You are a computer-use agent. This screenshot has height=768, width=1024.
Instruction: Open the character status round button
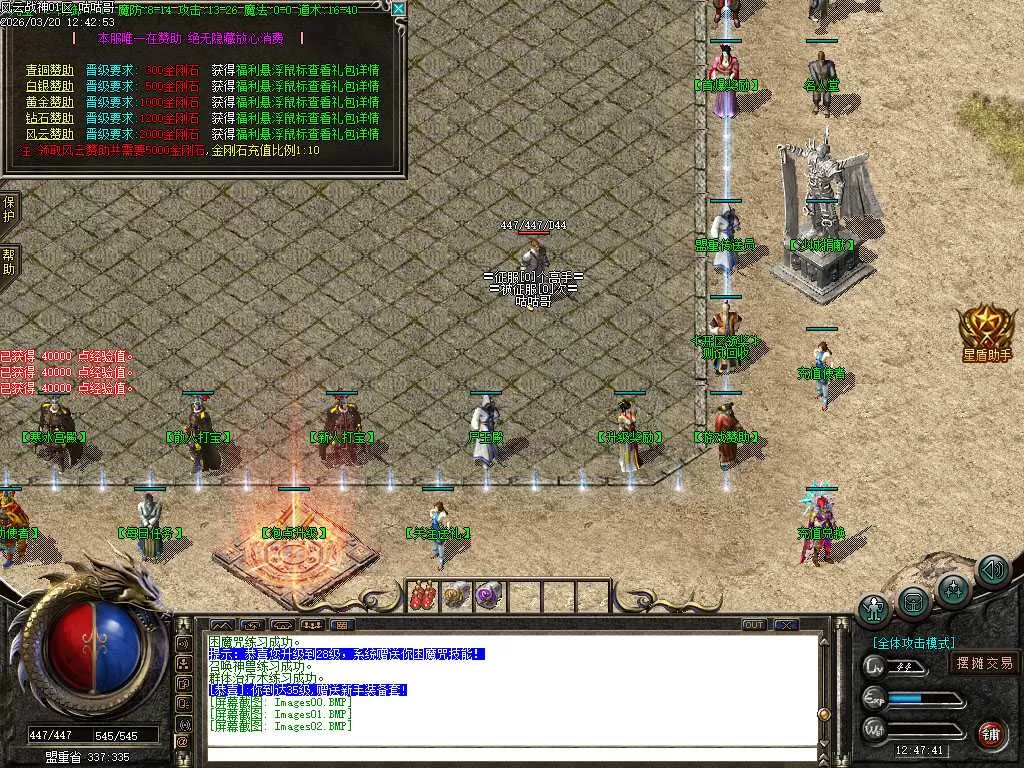[875, 609]
